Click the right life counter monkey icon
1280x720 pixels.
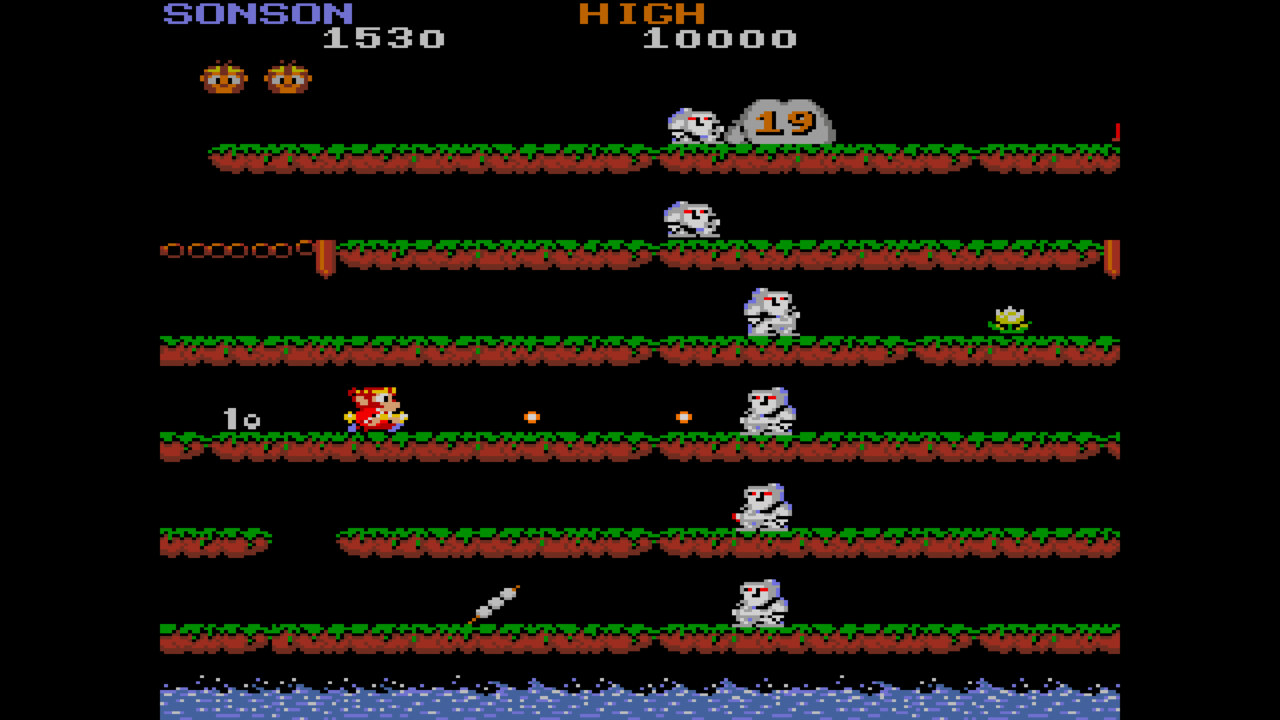click(x=288, y=76)
